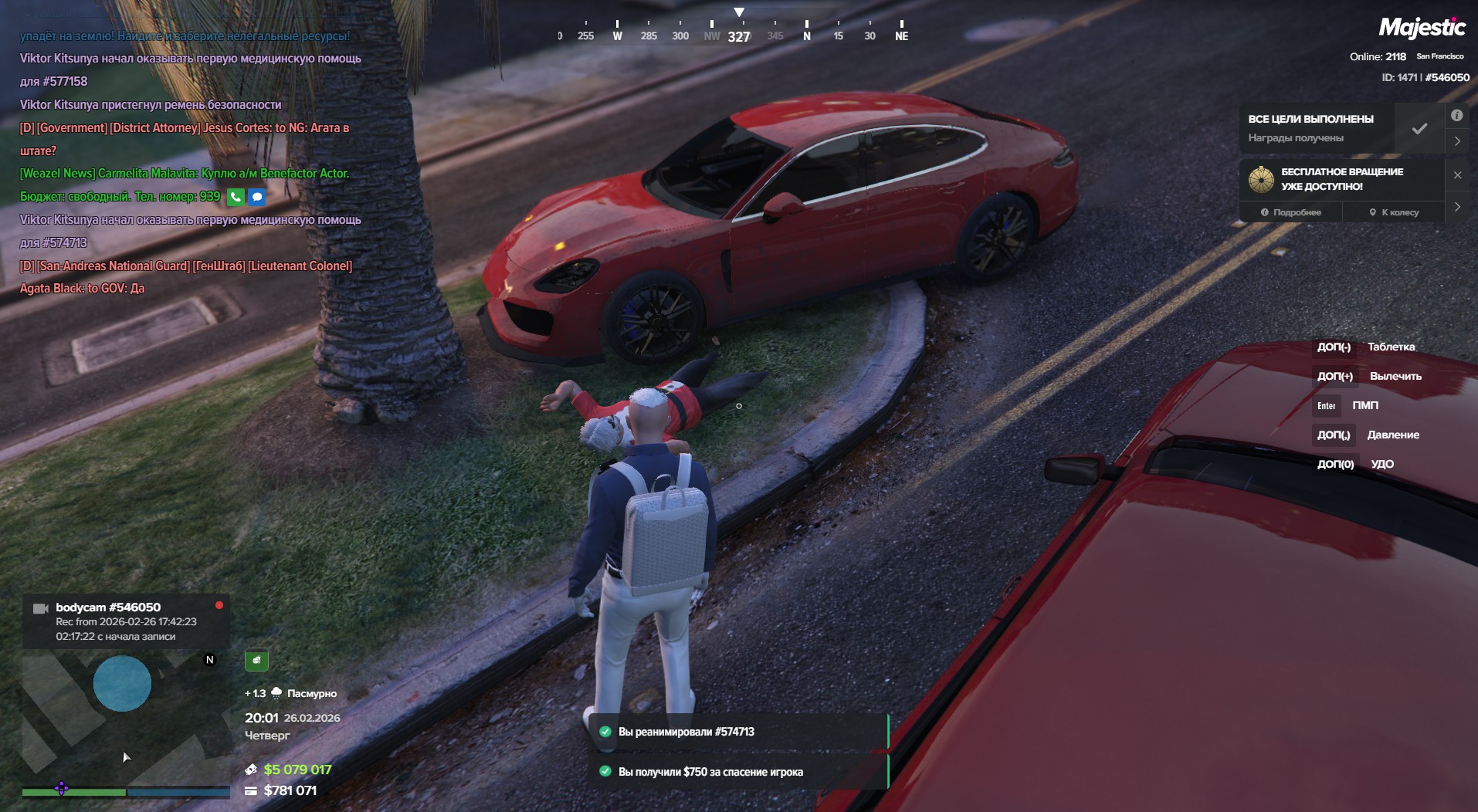1478x812 pixels.
Task: Expand the free spin panel arrow
Action: coord(1457,207)
